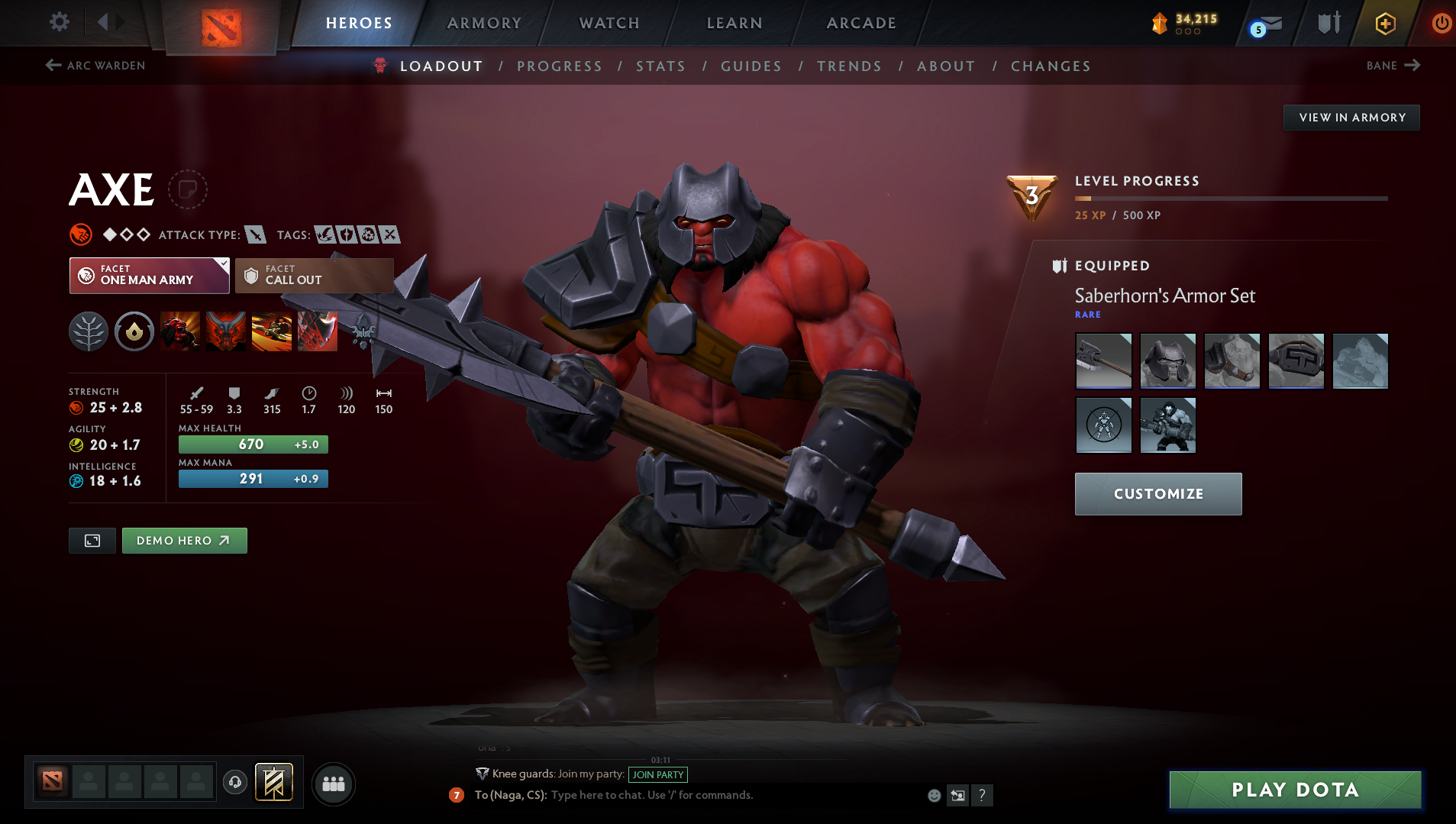Open the Heroes tab

point(359,23)
